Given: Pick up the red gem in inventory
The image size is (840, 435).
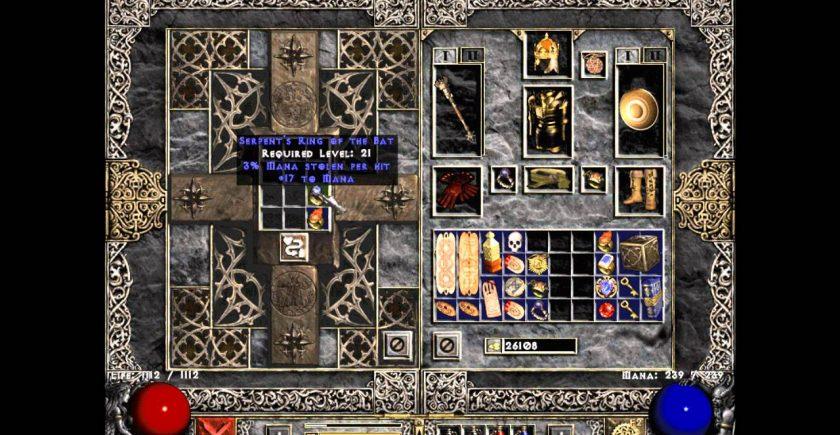Looking at the screenshot, I should point(605,309).
